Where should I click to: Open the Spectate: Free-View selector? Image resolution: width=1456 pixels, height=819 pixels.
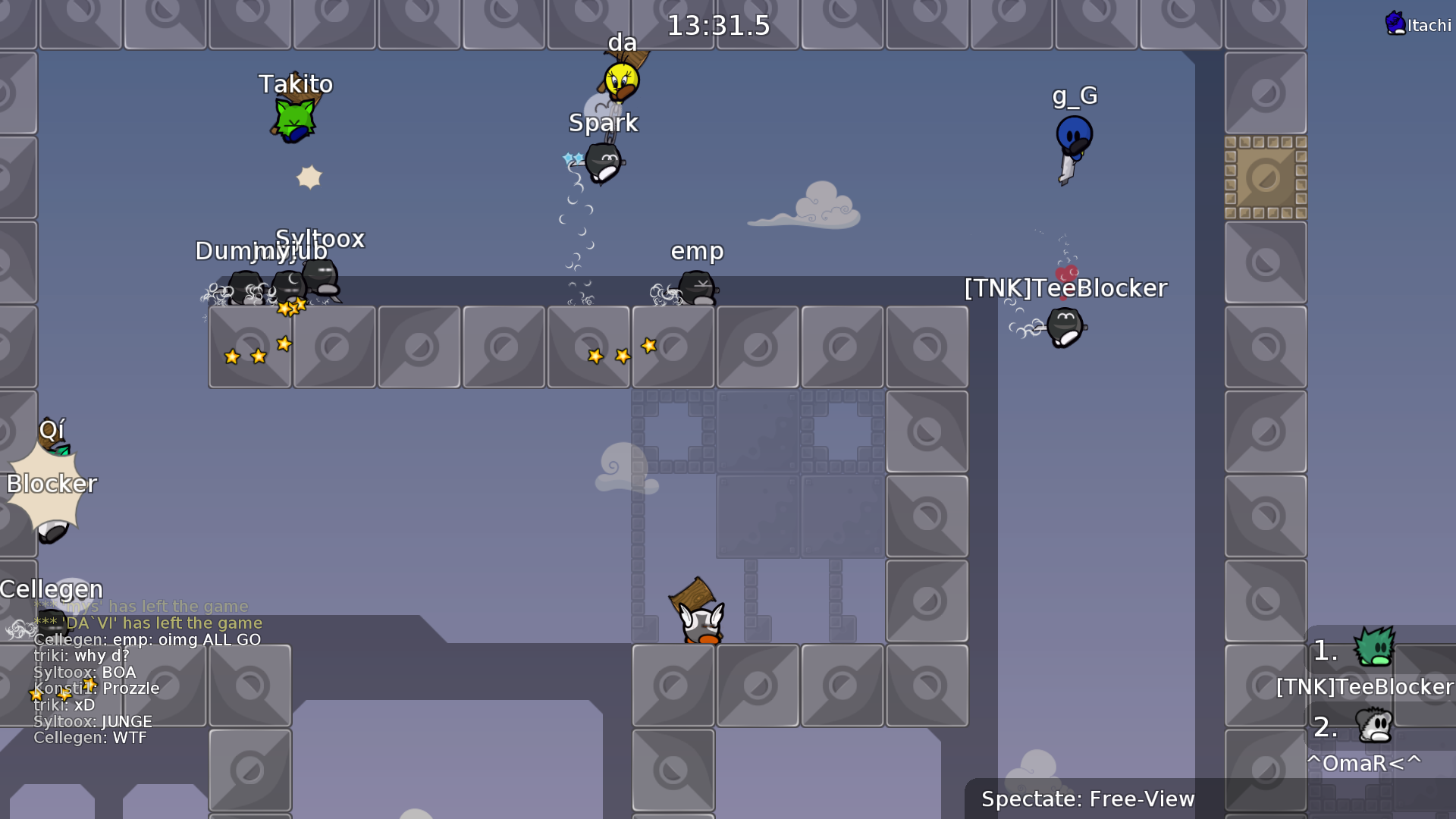tap(1087, 799)
